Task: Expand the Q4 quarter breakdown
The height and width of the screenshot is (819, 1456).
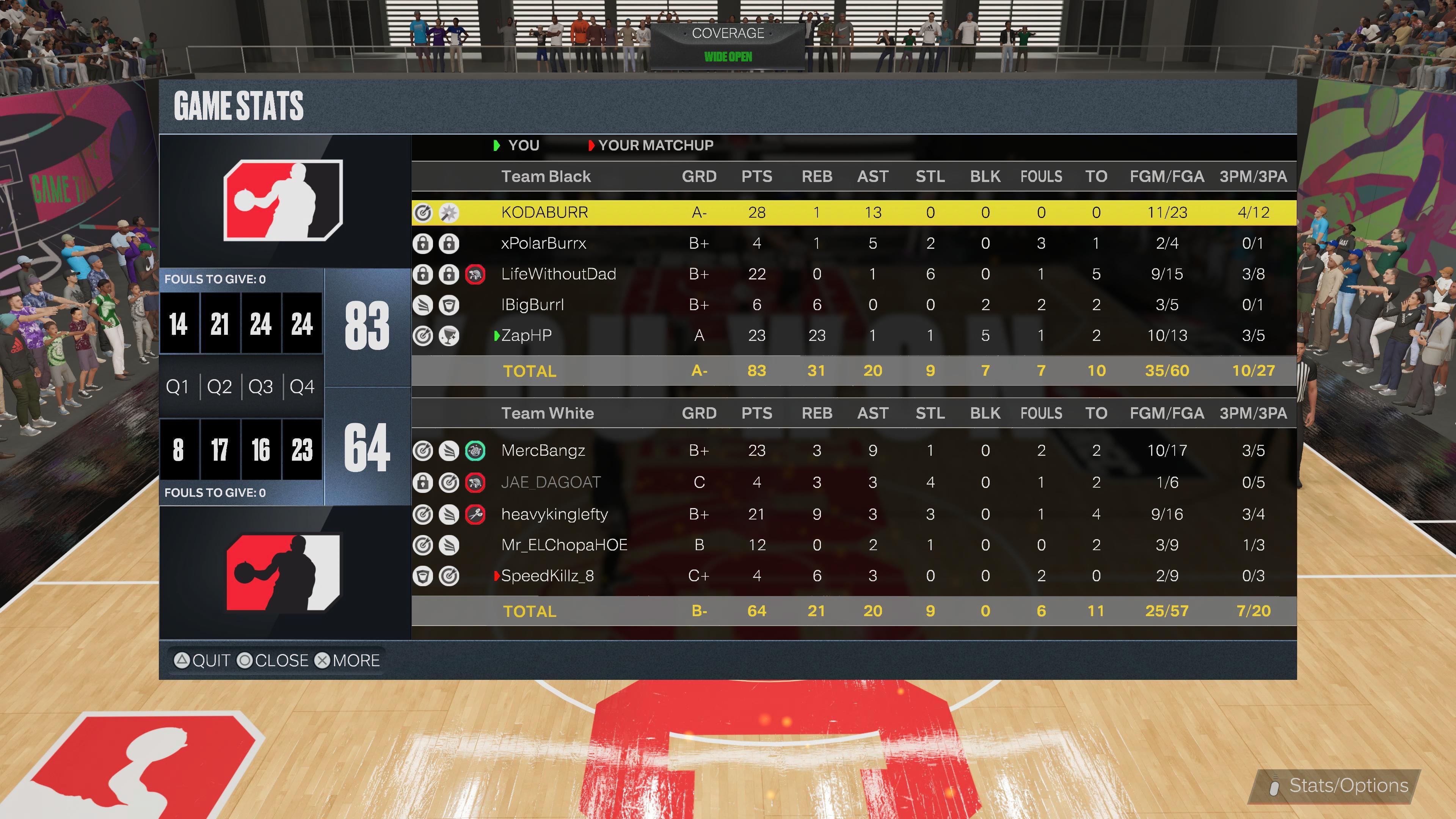Action: click(x=302, y=387)
